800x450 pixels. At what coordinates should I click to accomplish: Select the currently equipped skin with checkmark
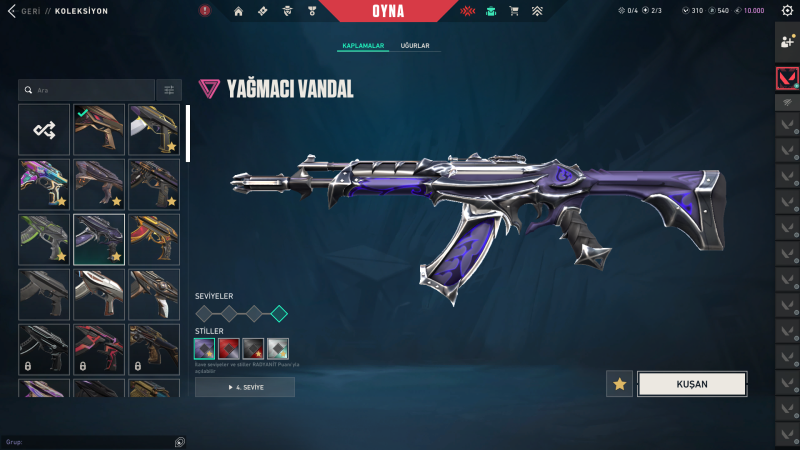coord(98,129)
